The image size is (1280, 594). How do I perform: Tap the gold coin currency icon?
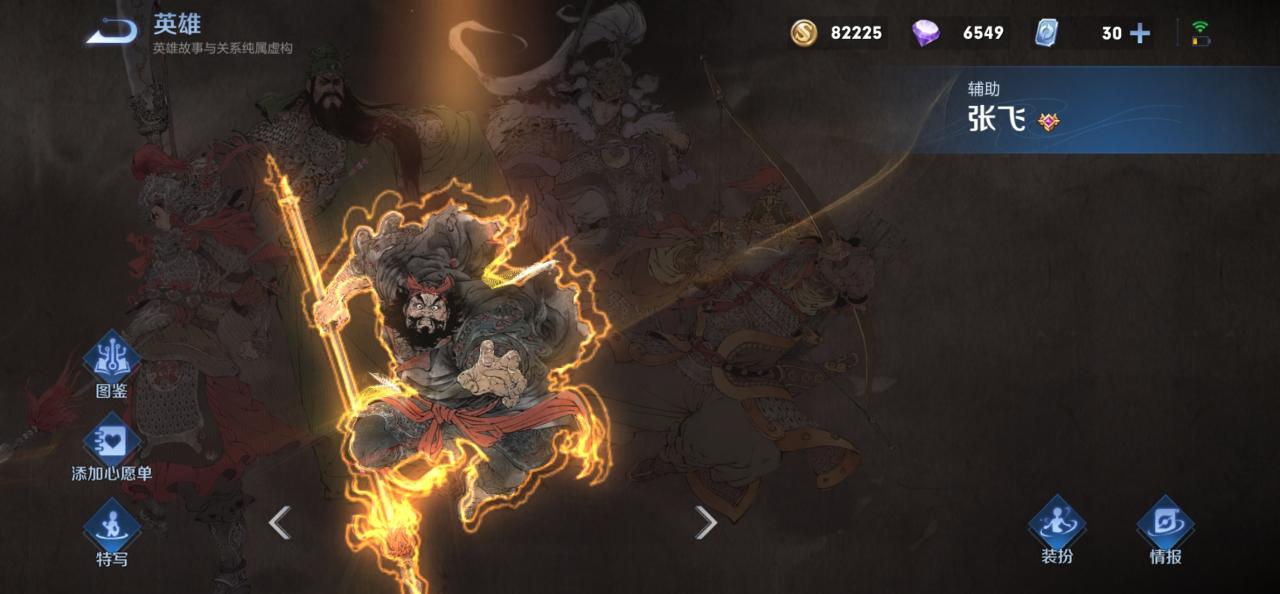pos(804,33)
